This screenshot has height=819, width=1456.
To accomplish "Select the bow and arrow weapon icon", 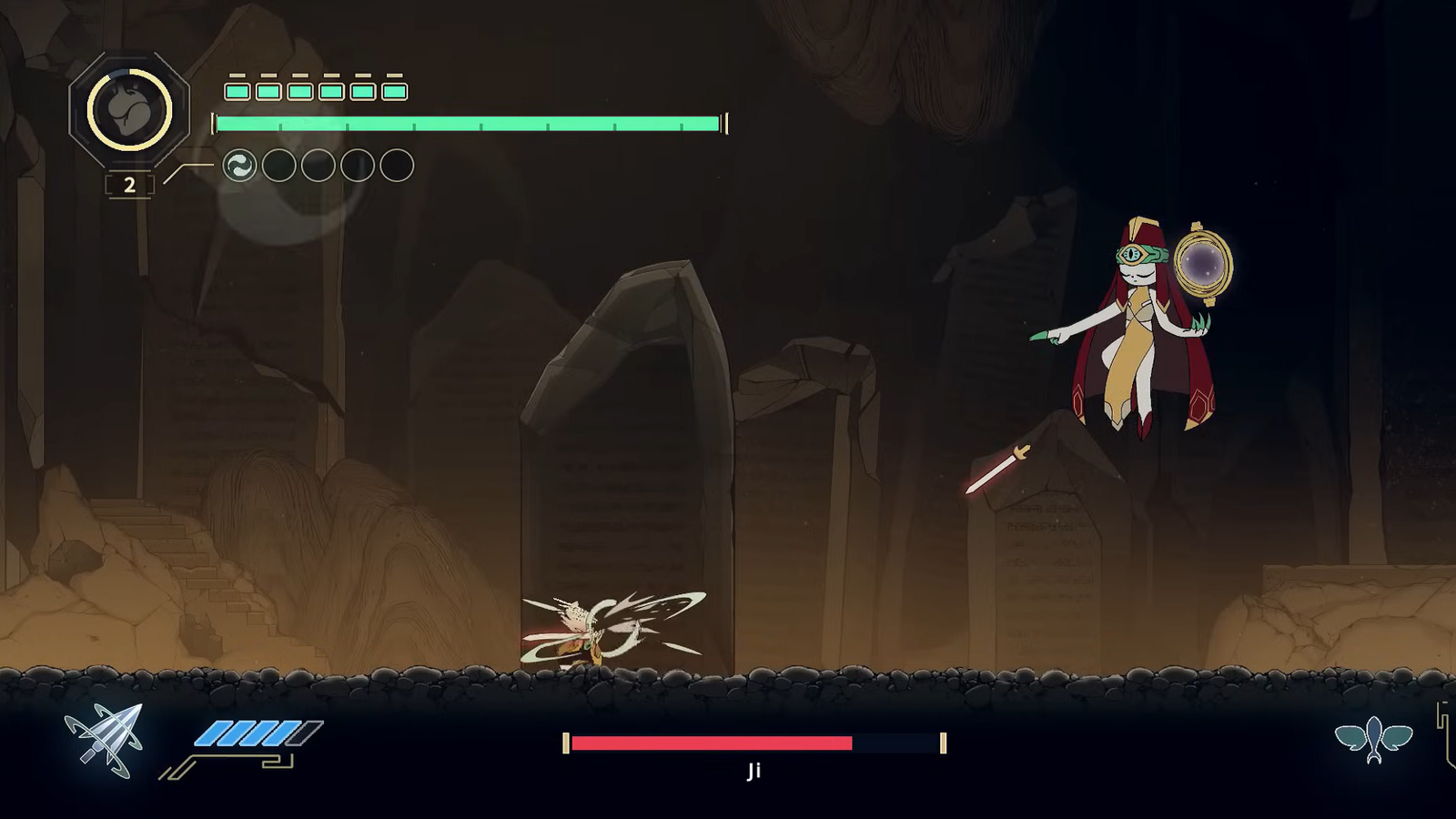I will coord(106,739).
